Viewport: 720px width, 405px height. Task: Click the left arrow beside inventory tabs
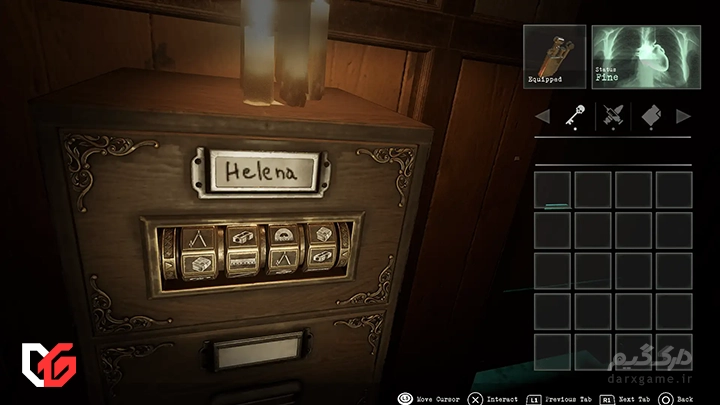(x=543, y=117)
